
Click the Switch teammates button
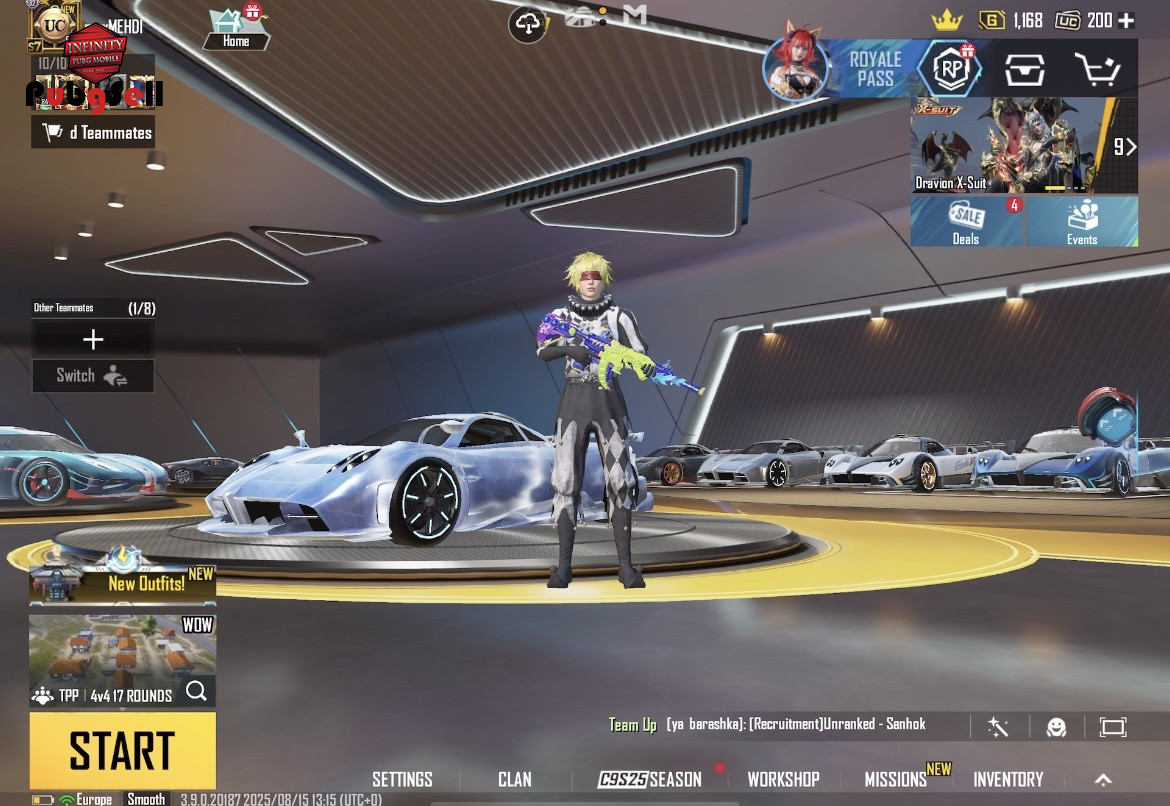(93, 376)
